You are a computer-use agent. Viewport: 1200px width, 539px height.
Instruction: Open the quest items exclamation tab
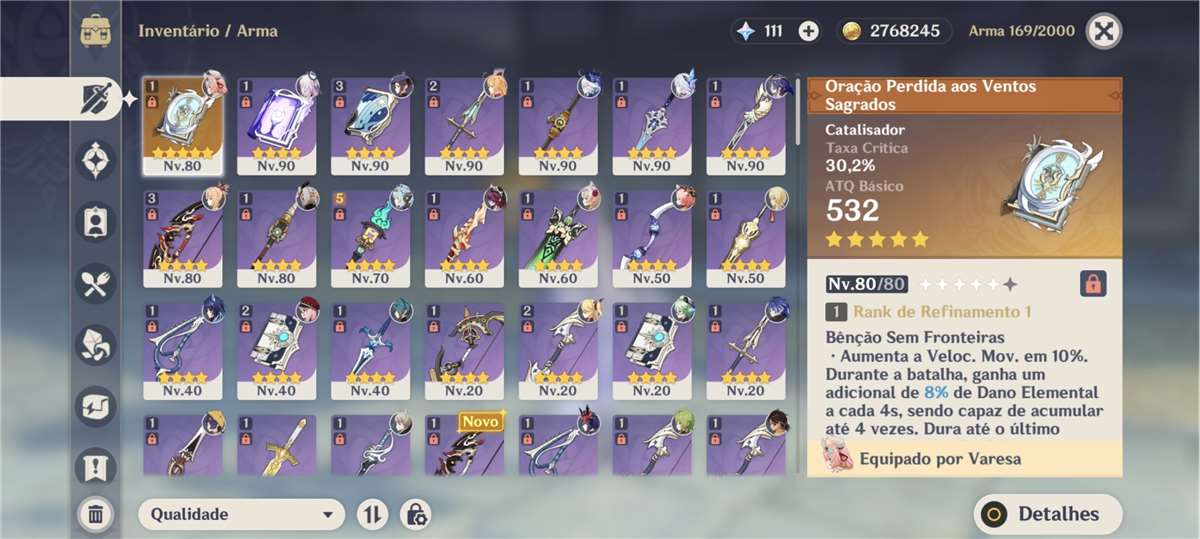point(96,467)
